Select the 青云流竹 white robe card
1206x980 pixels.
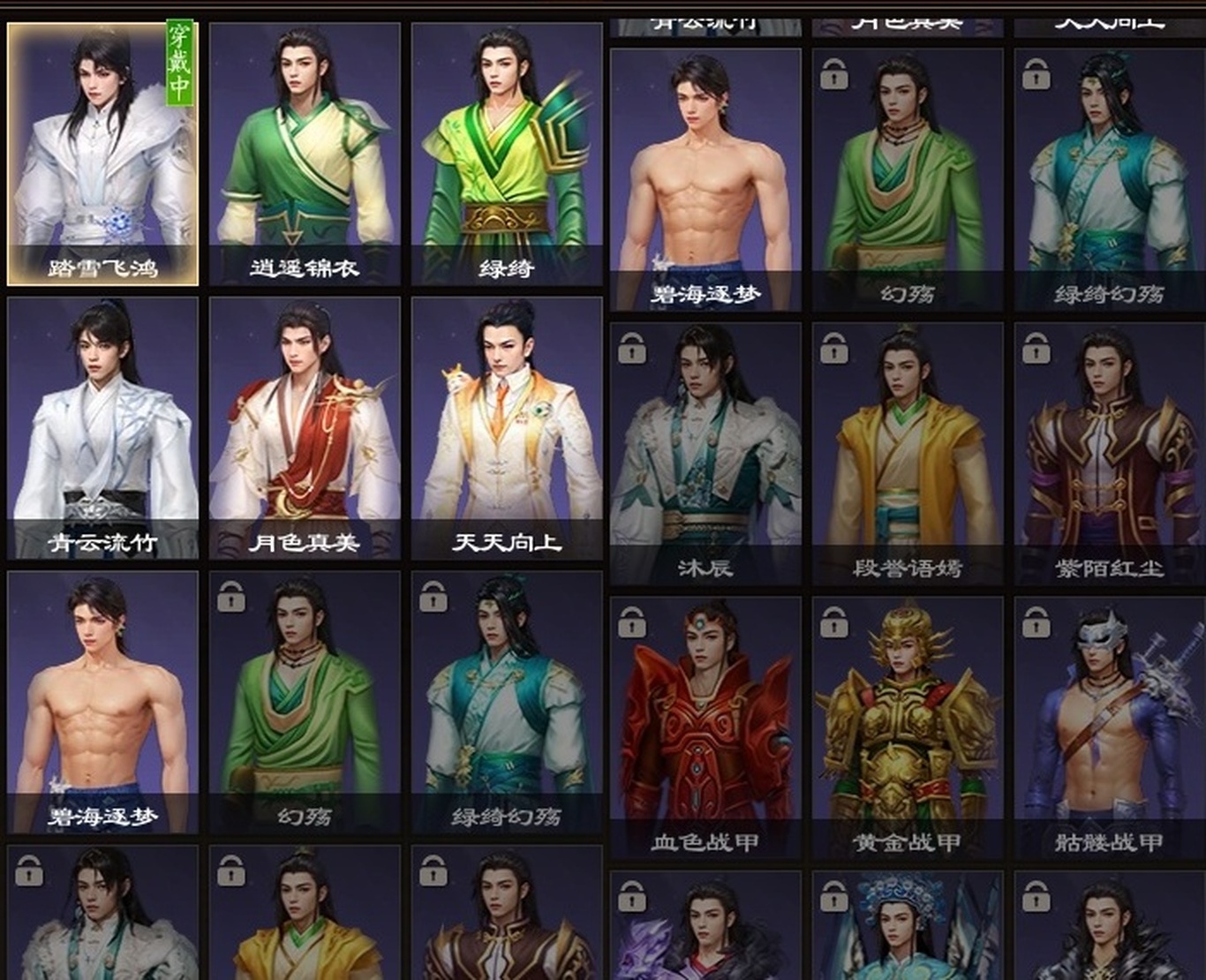click(102, 428)
